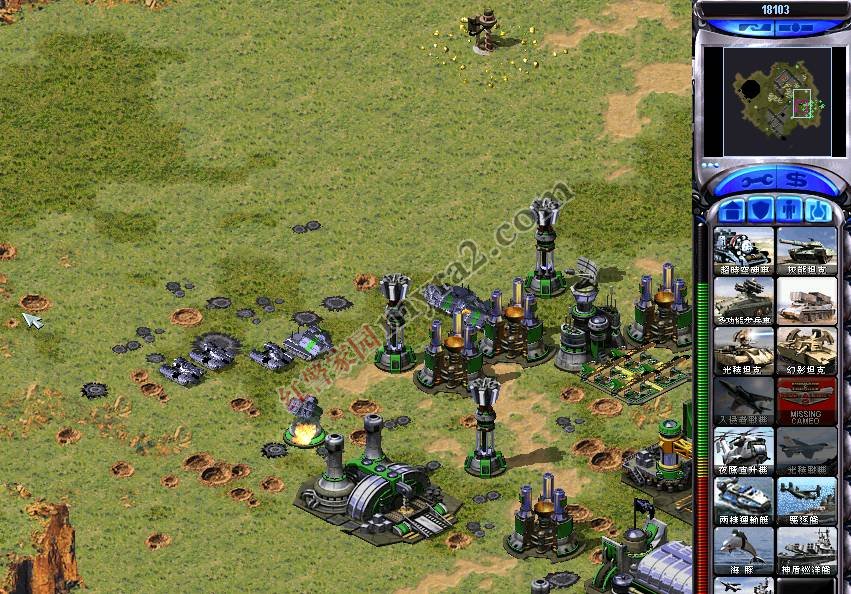Activate the dollar-sign sell button

pyautogui.click(x=796, y=182)
